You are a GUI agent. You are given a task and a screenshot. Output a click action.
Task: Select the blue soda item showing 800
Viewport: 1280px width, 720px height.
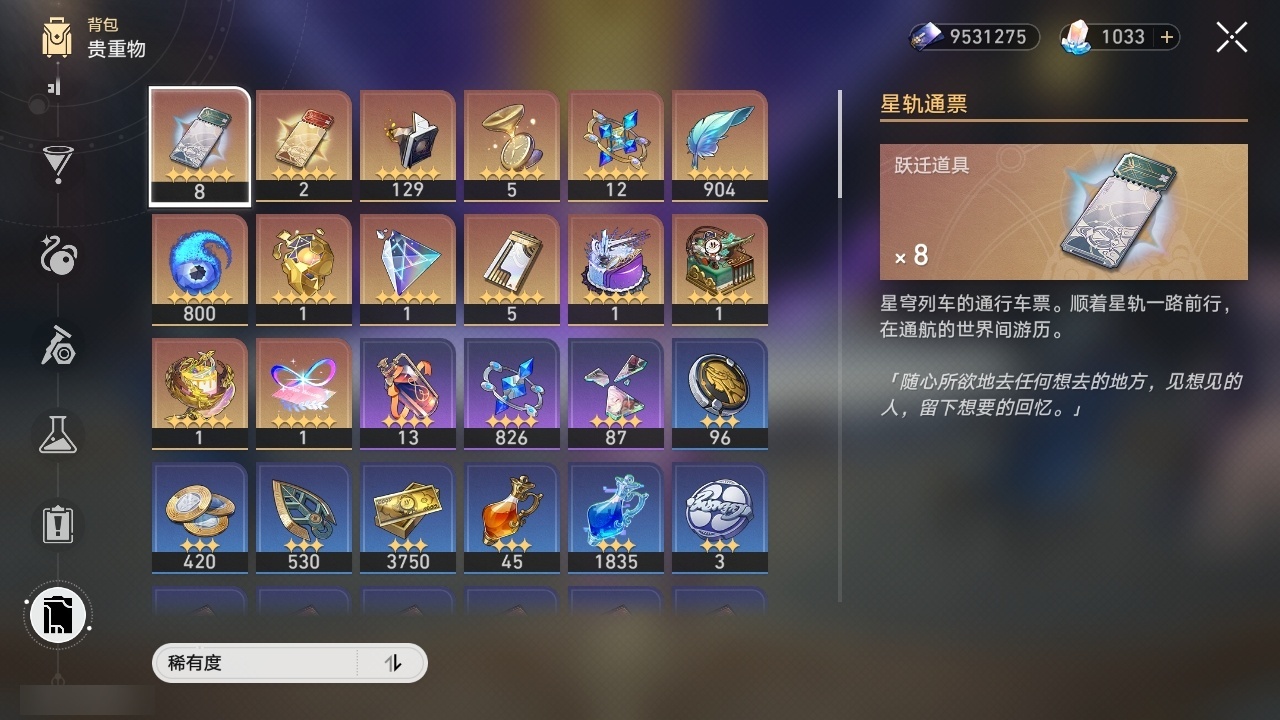199,268
